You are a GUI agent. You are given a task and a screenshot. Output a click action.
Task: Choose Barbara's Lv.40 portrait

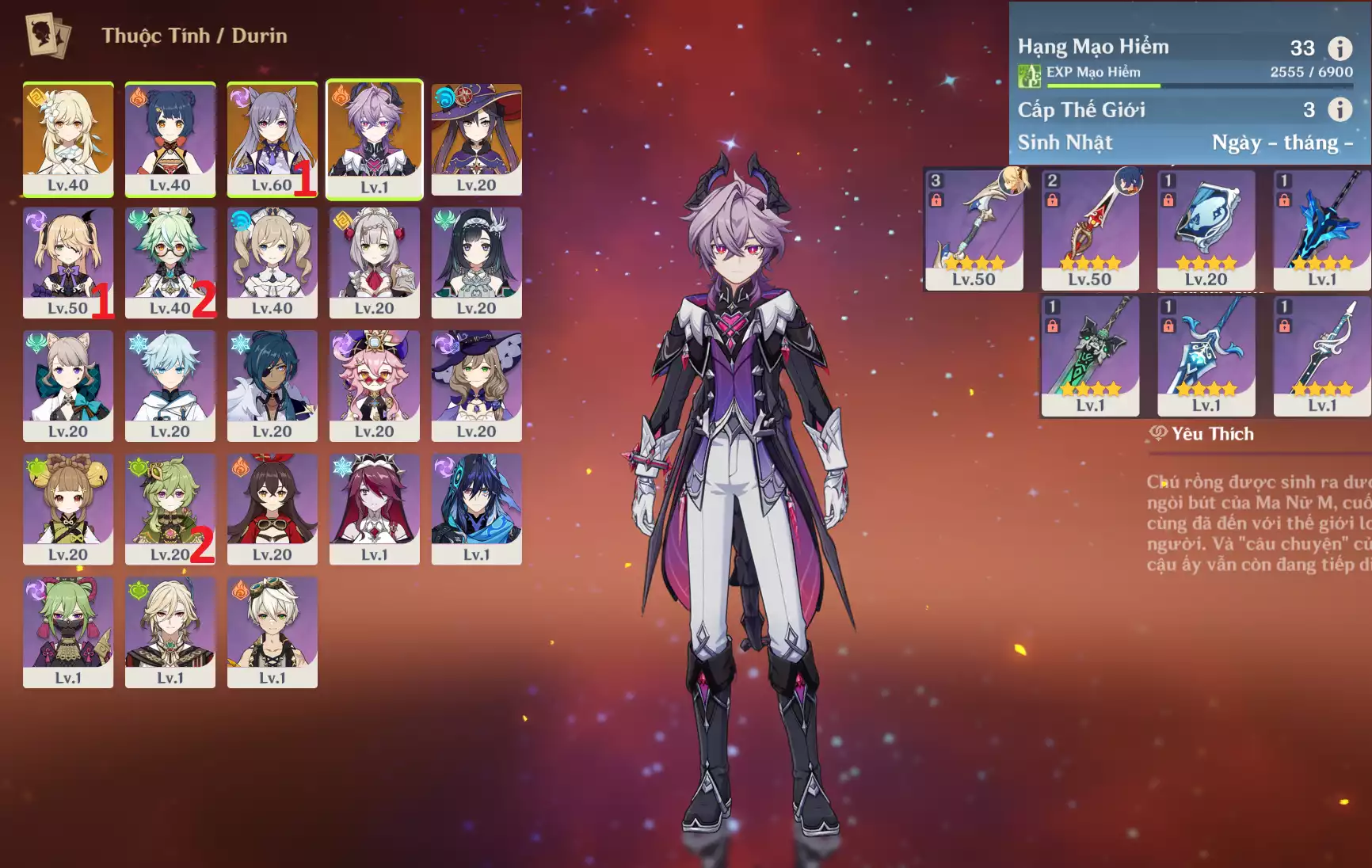coord(272,262)
